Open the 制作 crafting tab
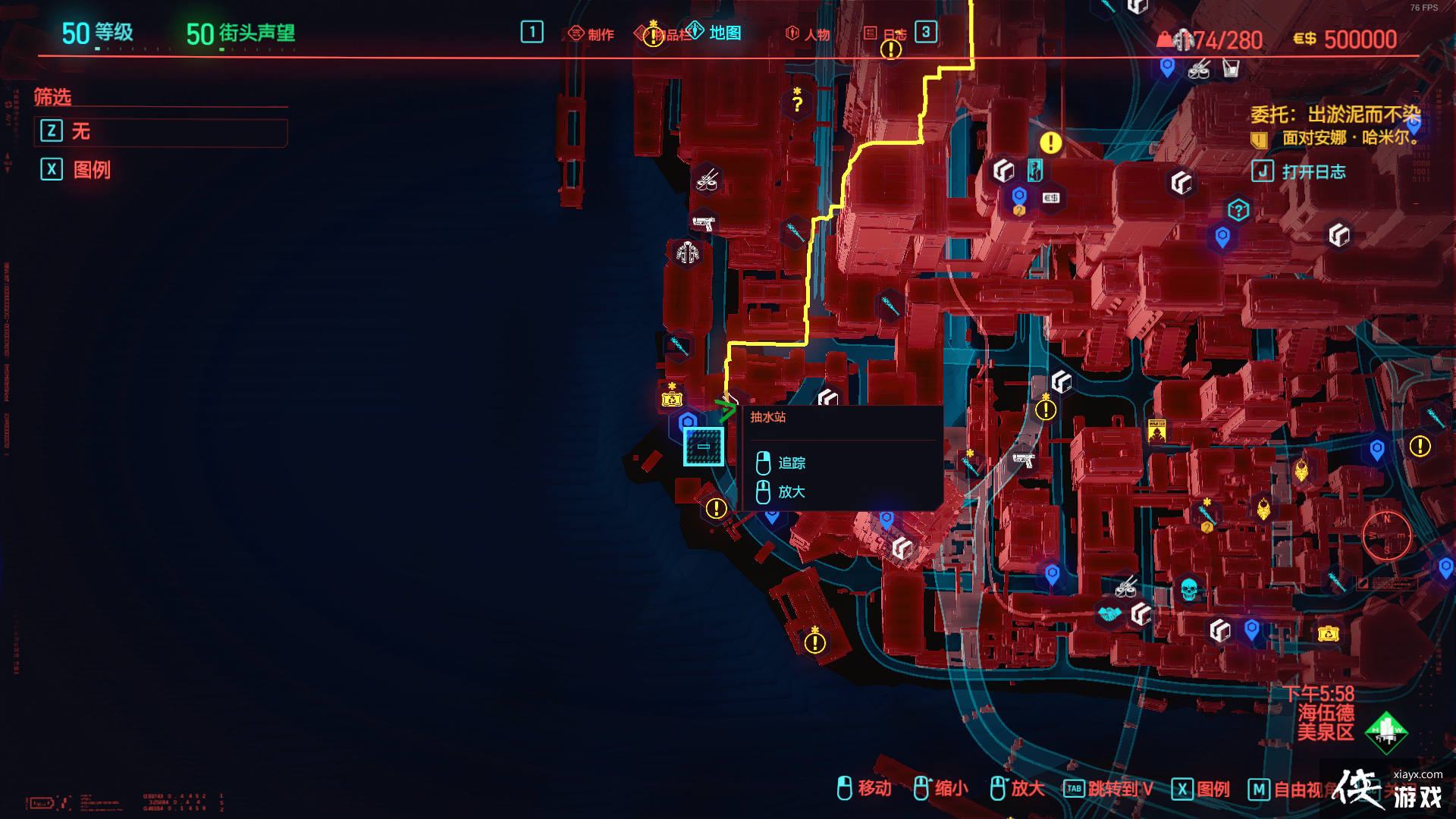 [x=591, y=34]
